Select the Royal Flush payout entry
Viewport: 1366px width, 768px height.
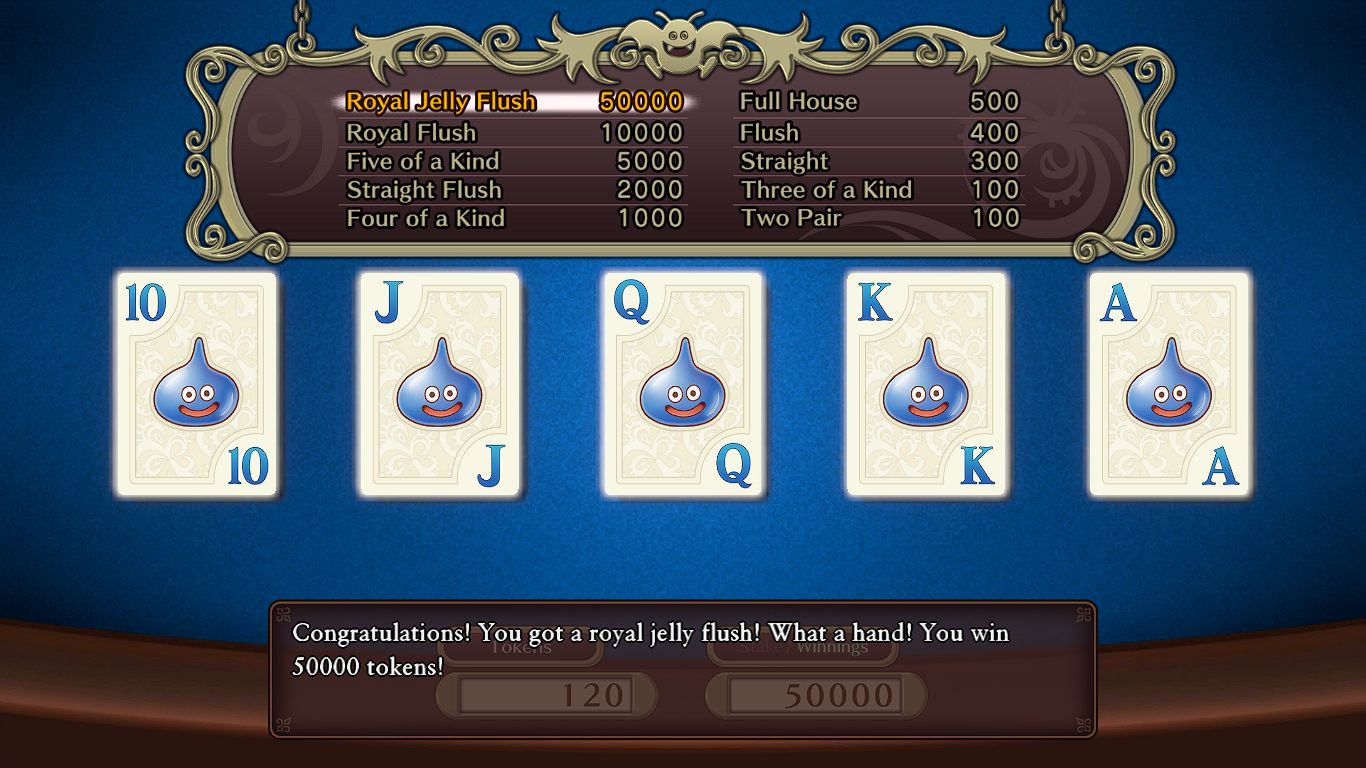(412, 132)
